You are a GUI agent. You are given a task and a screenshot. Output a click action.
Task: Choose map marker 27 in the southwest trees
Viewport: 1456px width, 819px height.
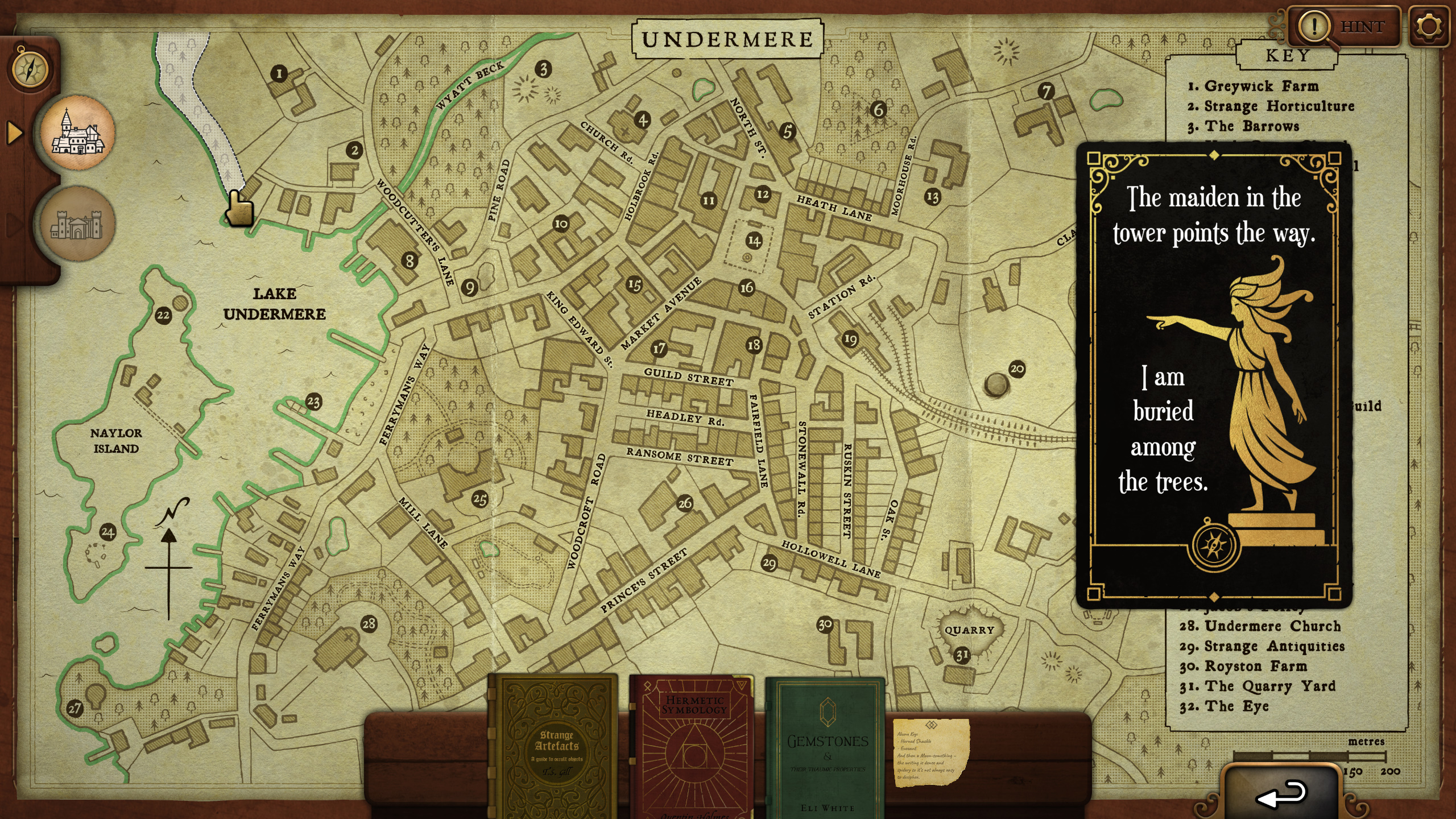point(75,708)
